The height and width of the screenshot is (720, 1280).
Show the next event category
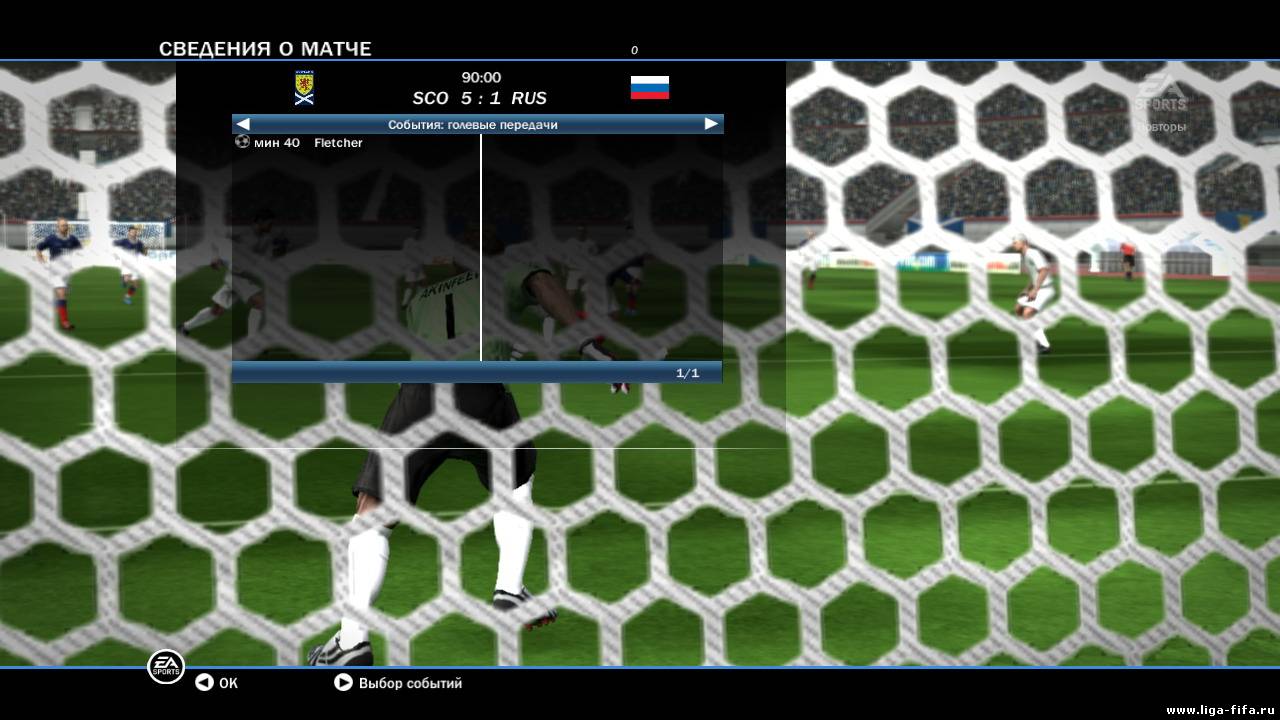pos(711,124)
